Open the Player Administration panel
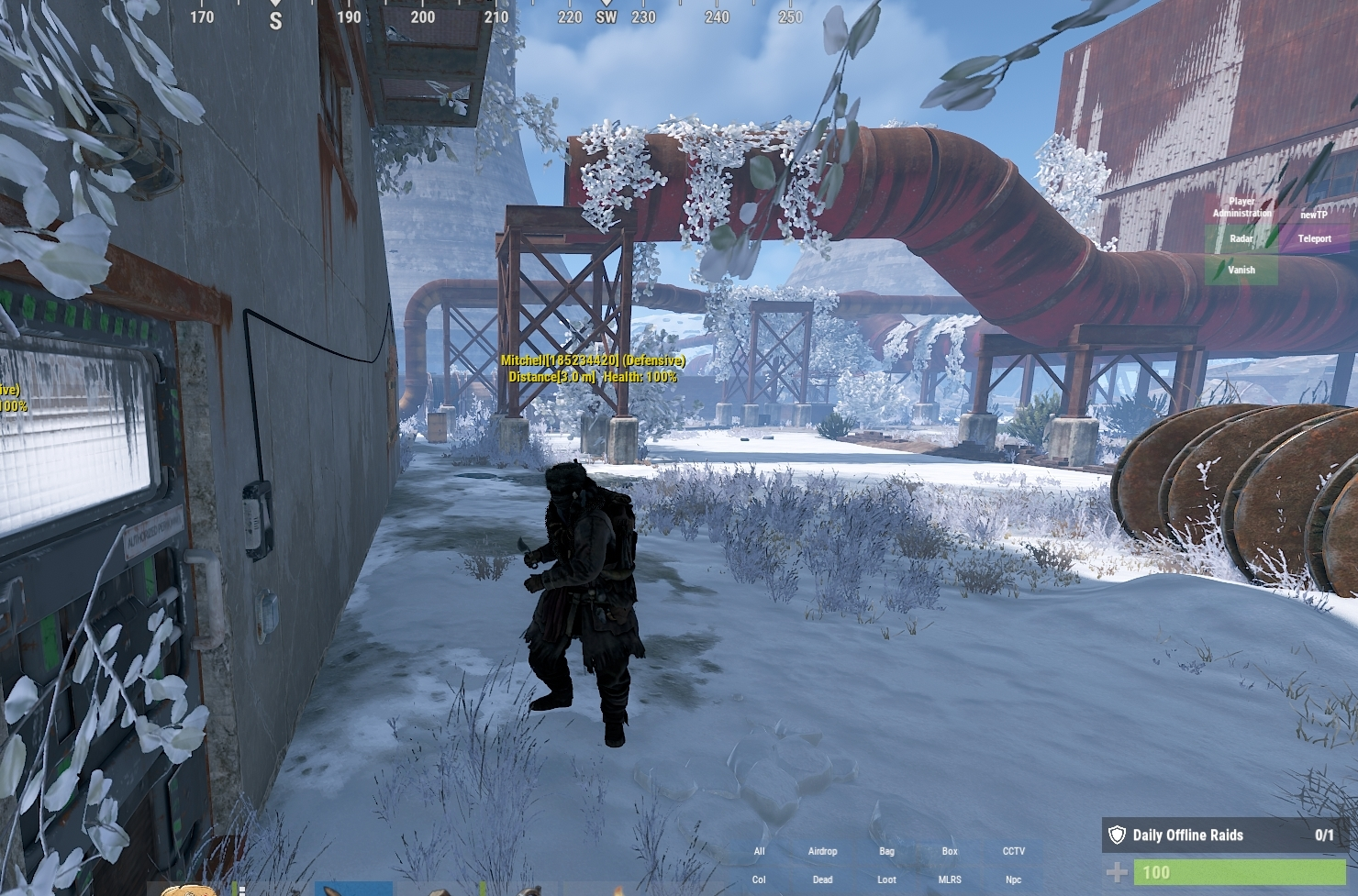The image size is (1358, 896). (1241, 207)
